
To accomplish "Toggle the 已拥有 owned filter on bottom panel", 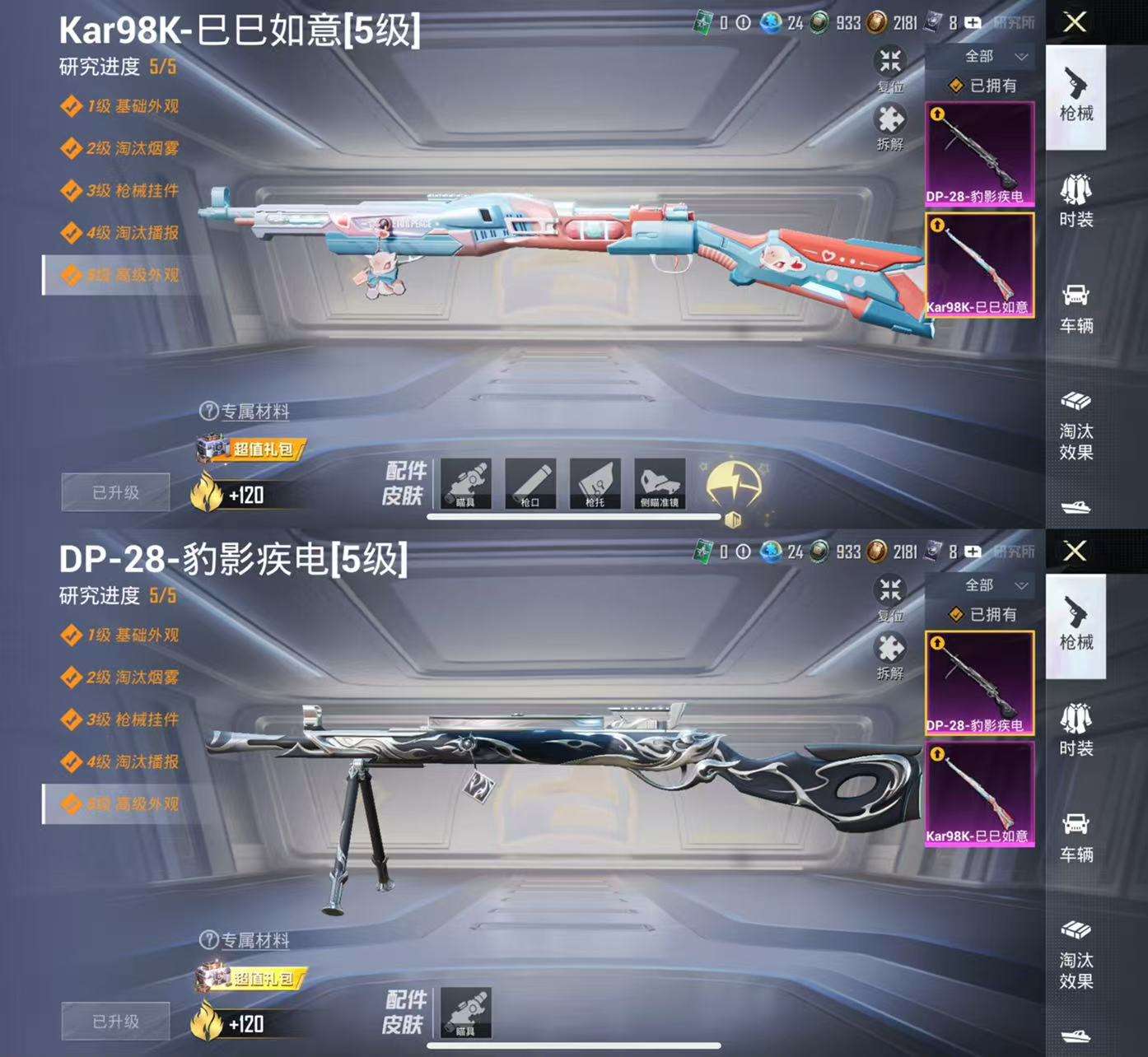I will [x=983, y=614].
